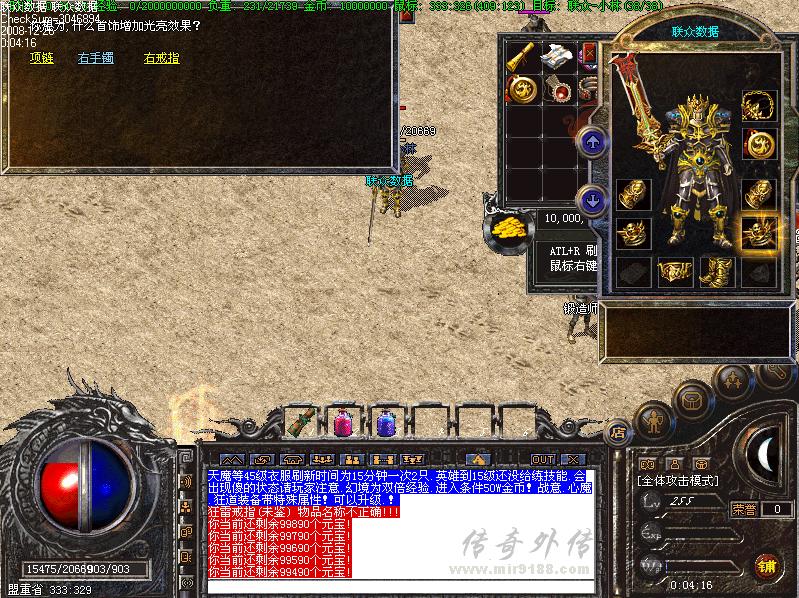
Task: Open the 店 shop button
Action: [618, 433]
